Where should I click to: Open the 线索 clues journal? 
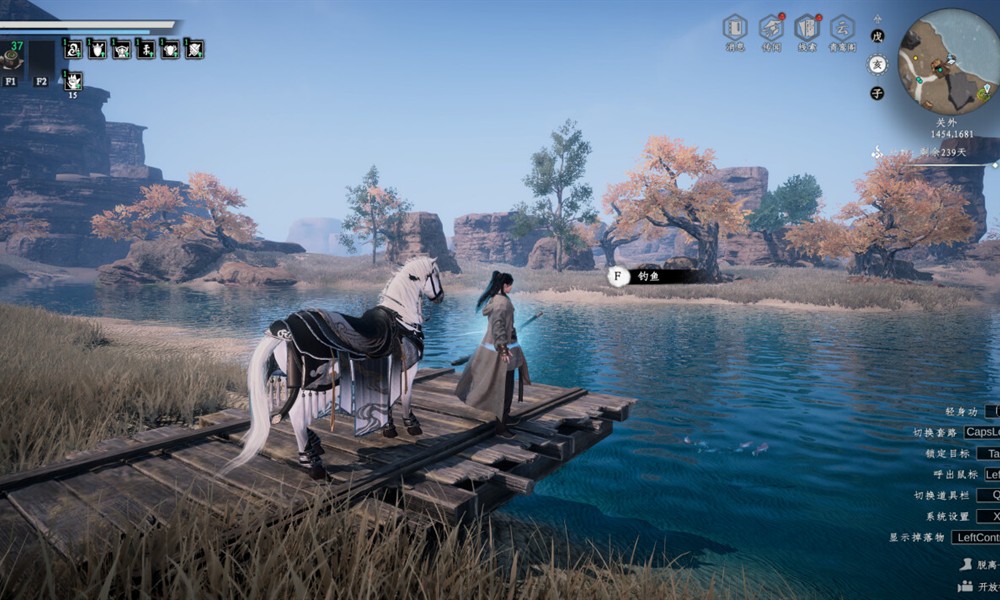[807, 28]
